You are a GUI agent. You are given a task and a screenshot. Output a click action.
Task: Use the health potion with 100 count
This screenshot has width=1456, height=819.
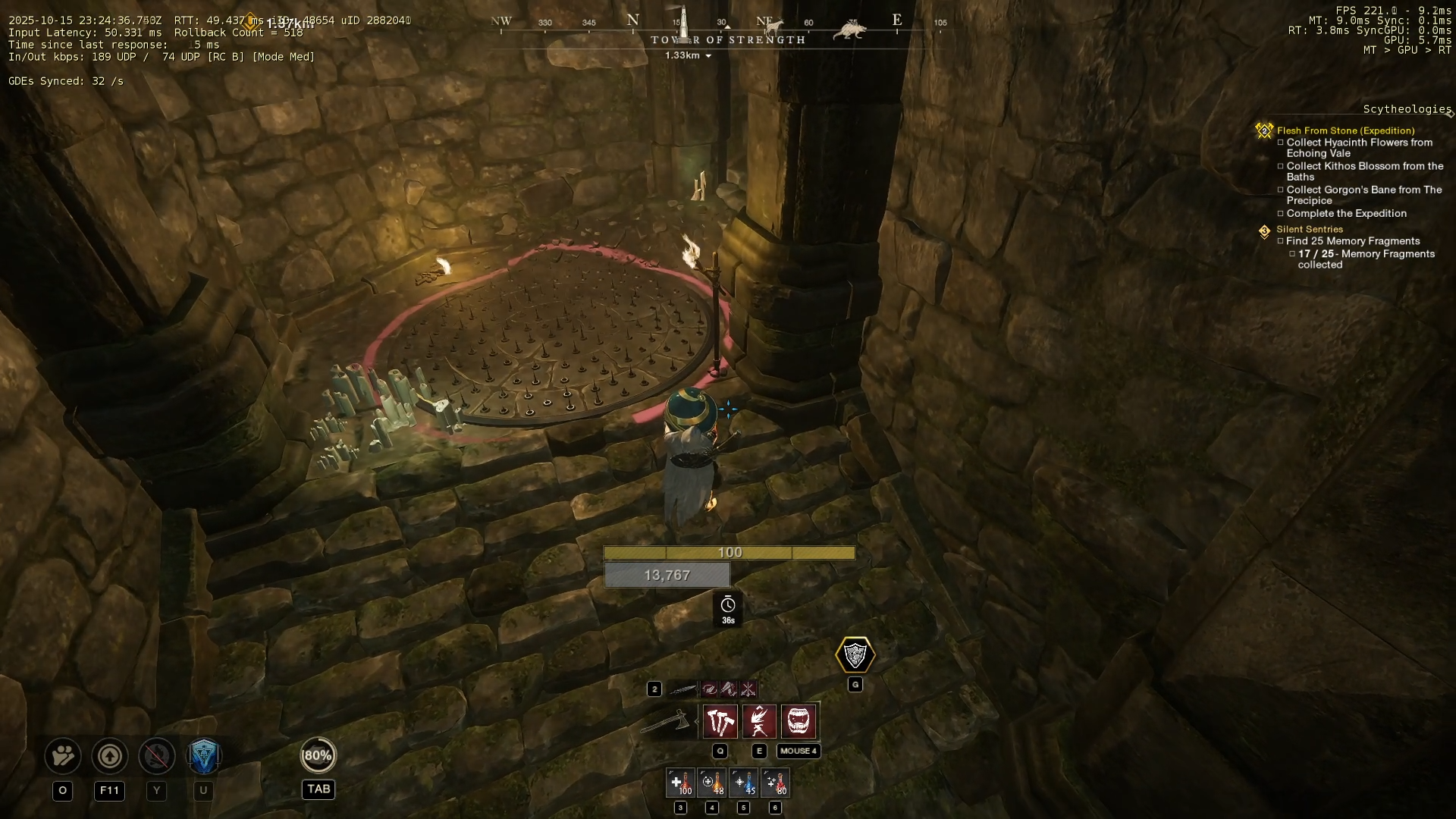[680, 783]
